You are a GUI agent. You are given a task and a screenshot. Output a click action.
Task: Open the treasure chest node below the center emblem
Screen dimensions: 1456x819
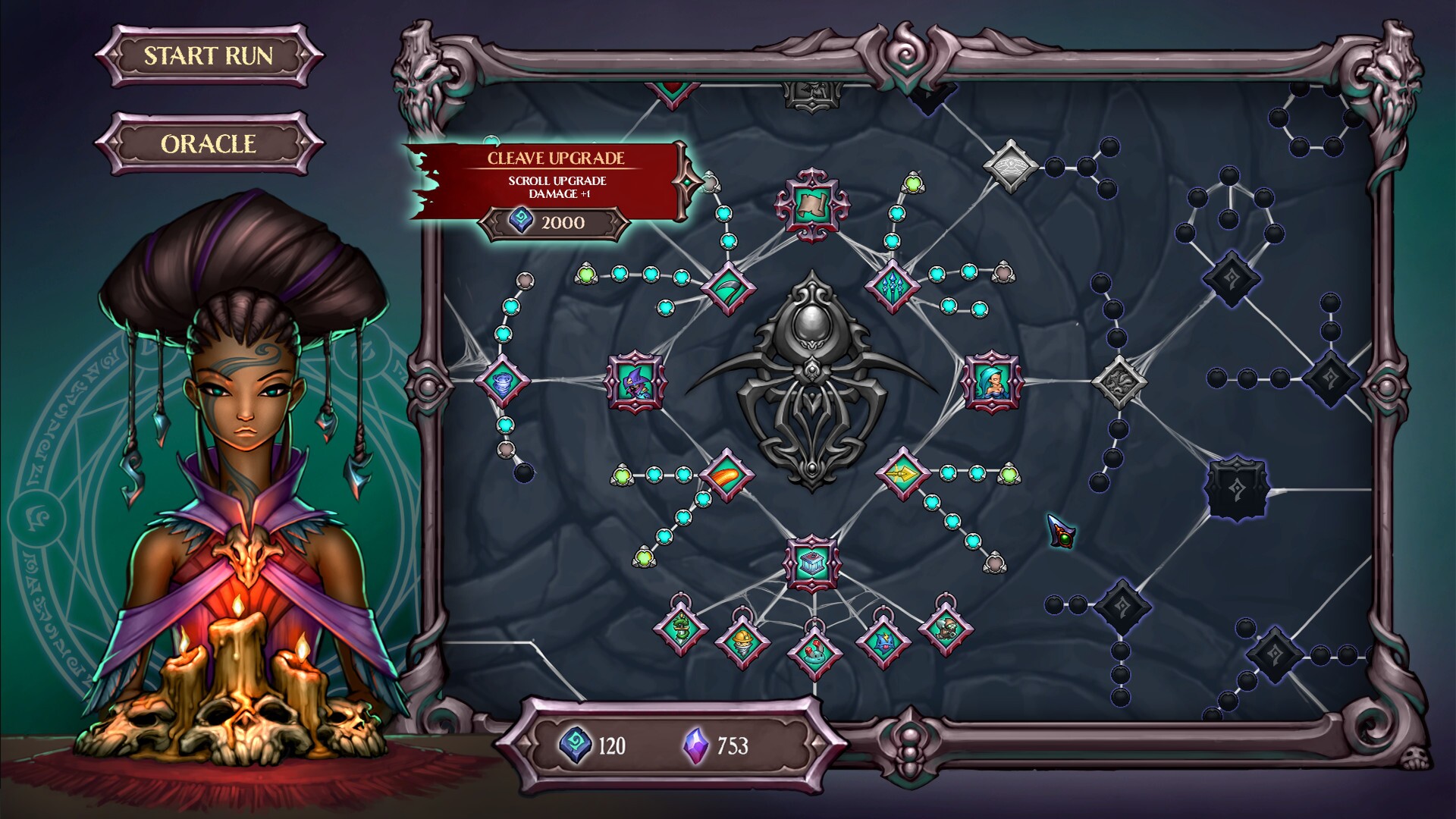811,561
